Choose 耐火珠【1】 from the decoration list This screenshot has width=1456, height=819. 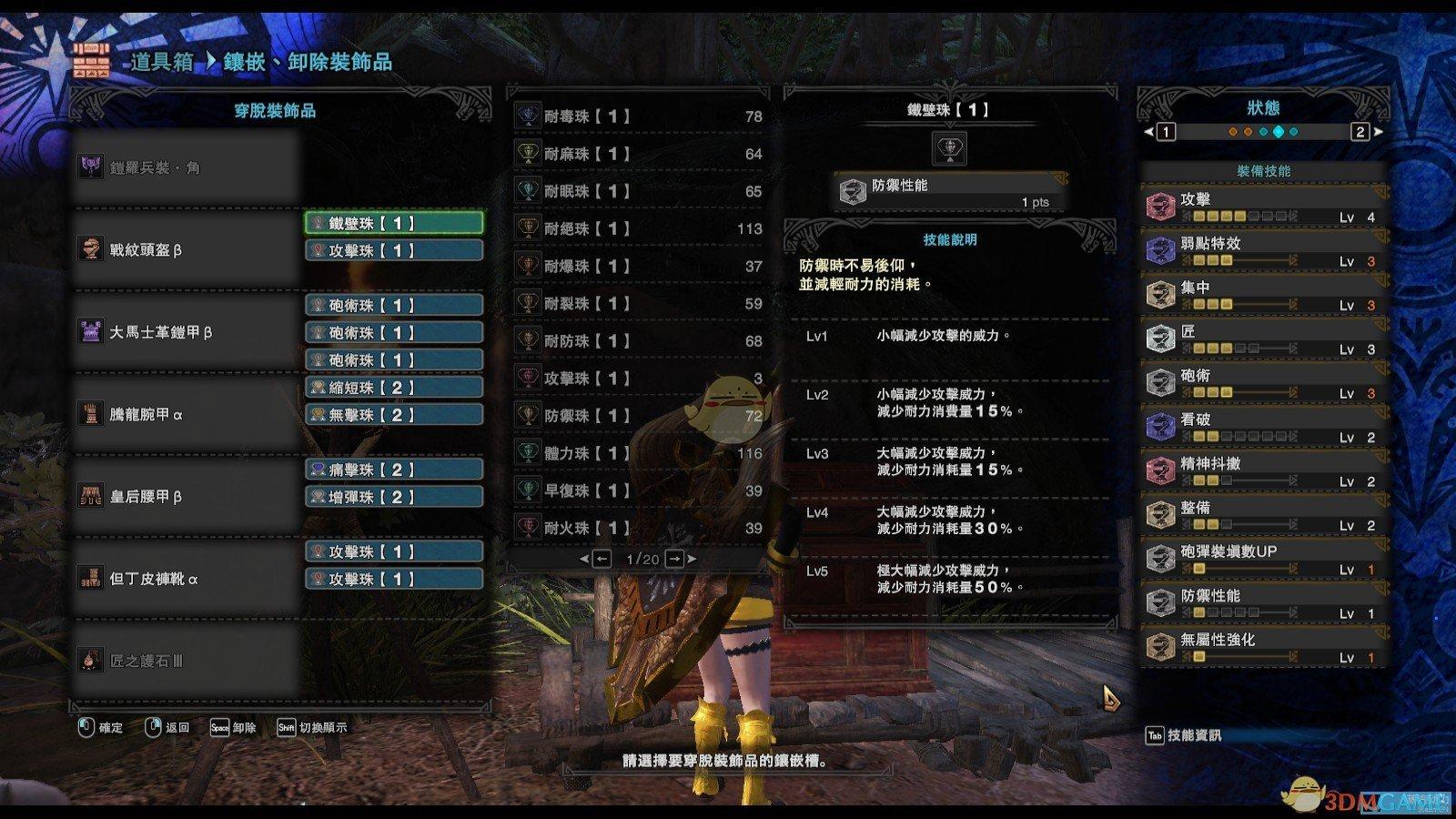(637, 528)
